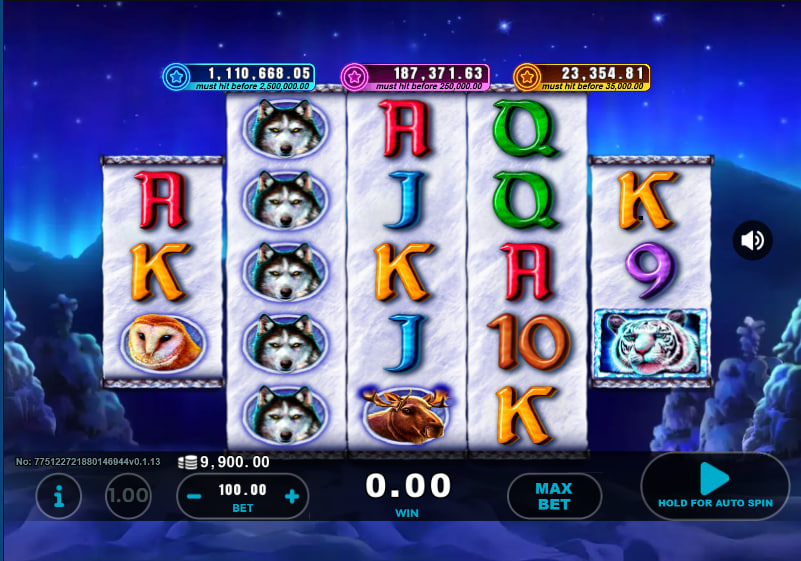The width and height of the screenshot is (801, 561).
Task: Decrease the bet with the minus button
Action: pyautogui.click(x=196, y=495)
